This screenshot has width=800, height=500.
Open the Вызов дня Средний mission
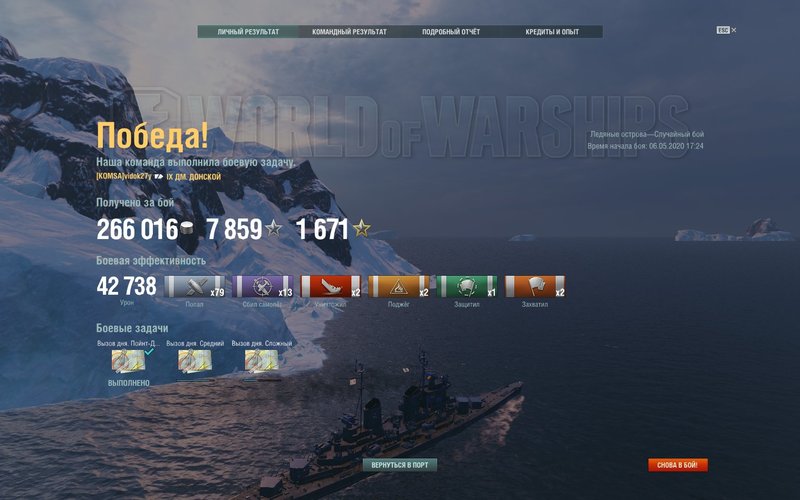(x=194, y=360)
